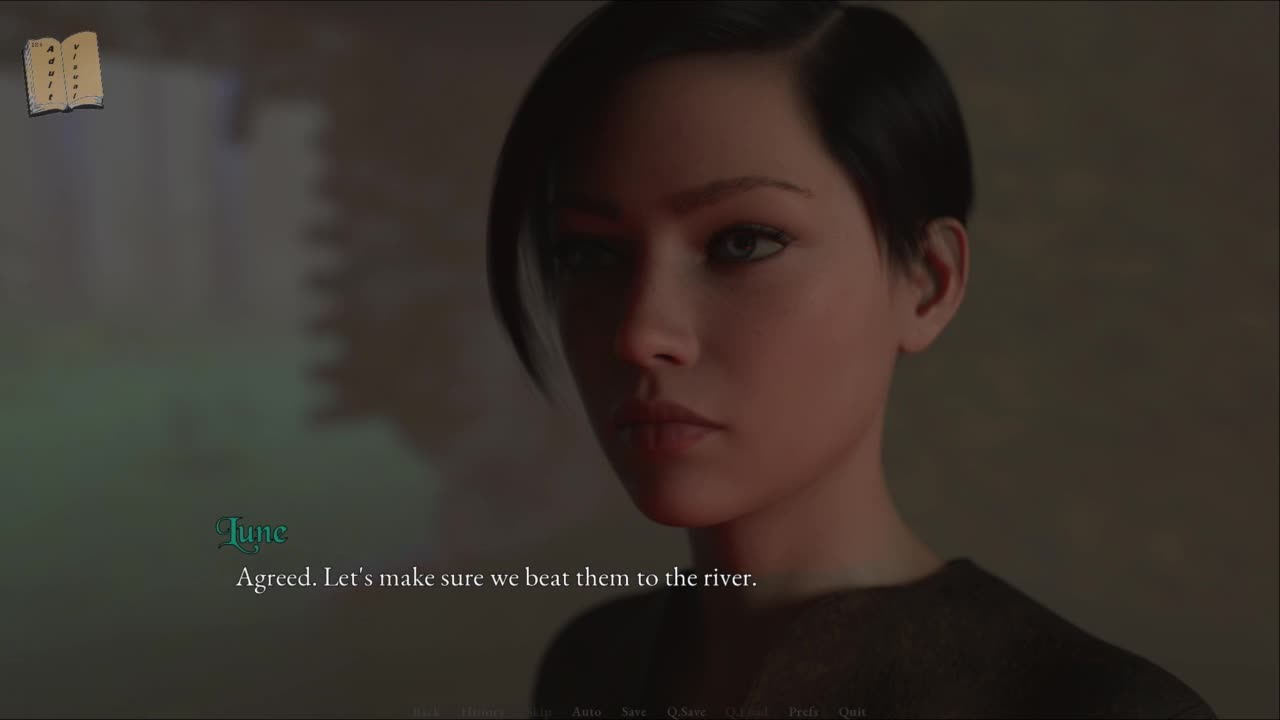This screenshot has height=720, width=1280.
Task: Open the Prefs settings menu
Action: coord(803,712)
